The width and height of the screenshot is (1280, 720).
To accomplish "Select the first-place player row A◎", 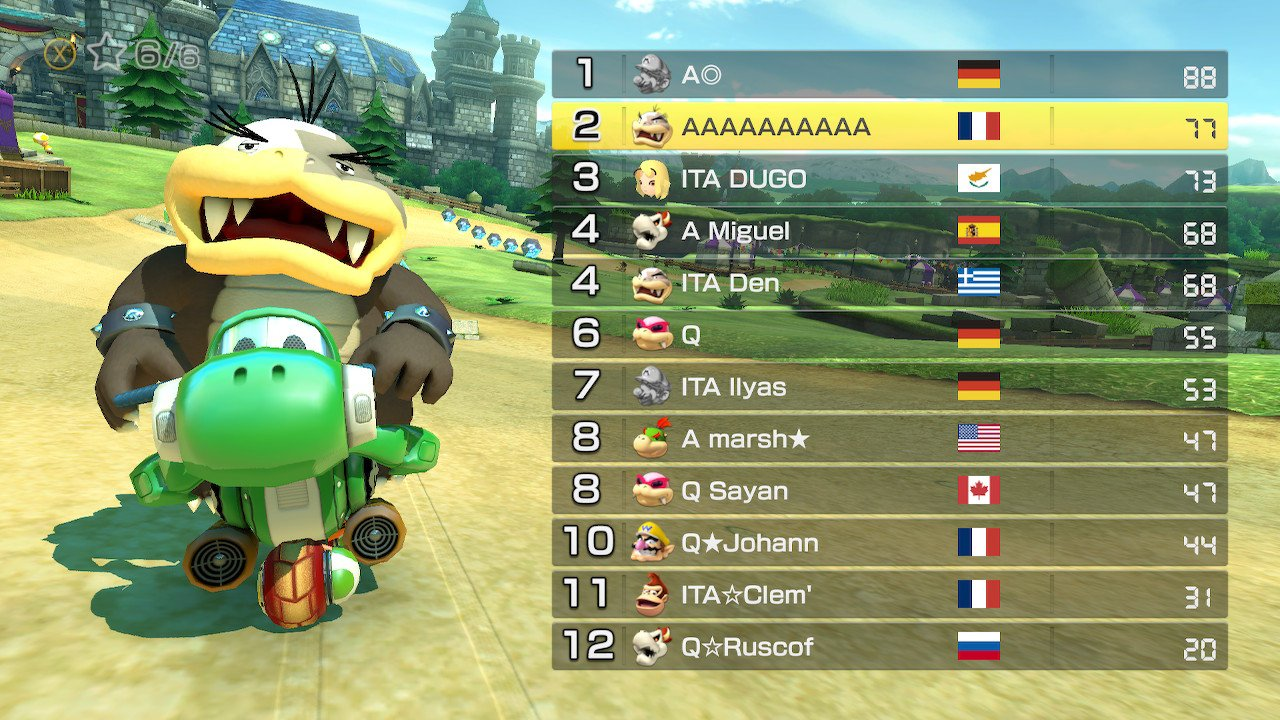I will point(889,75).
